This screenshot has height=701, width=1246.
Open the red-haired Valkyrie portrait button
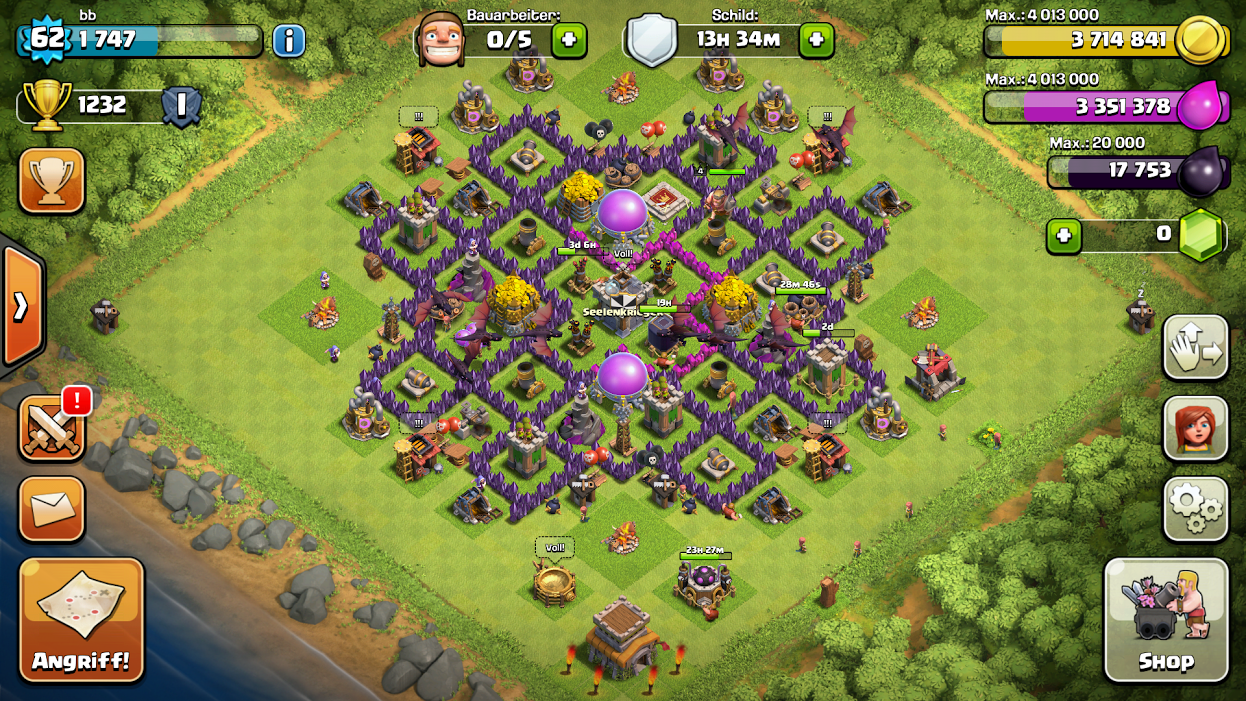pyautogui.click(x=1196, y=428)
